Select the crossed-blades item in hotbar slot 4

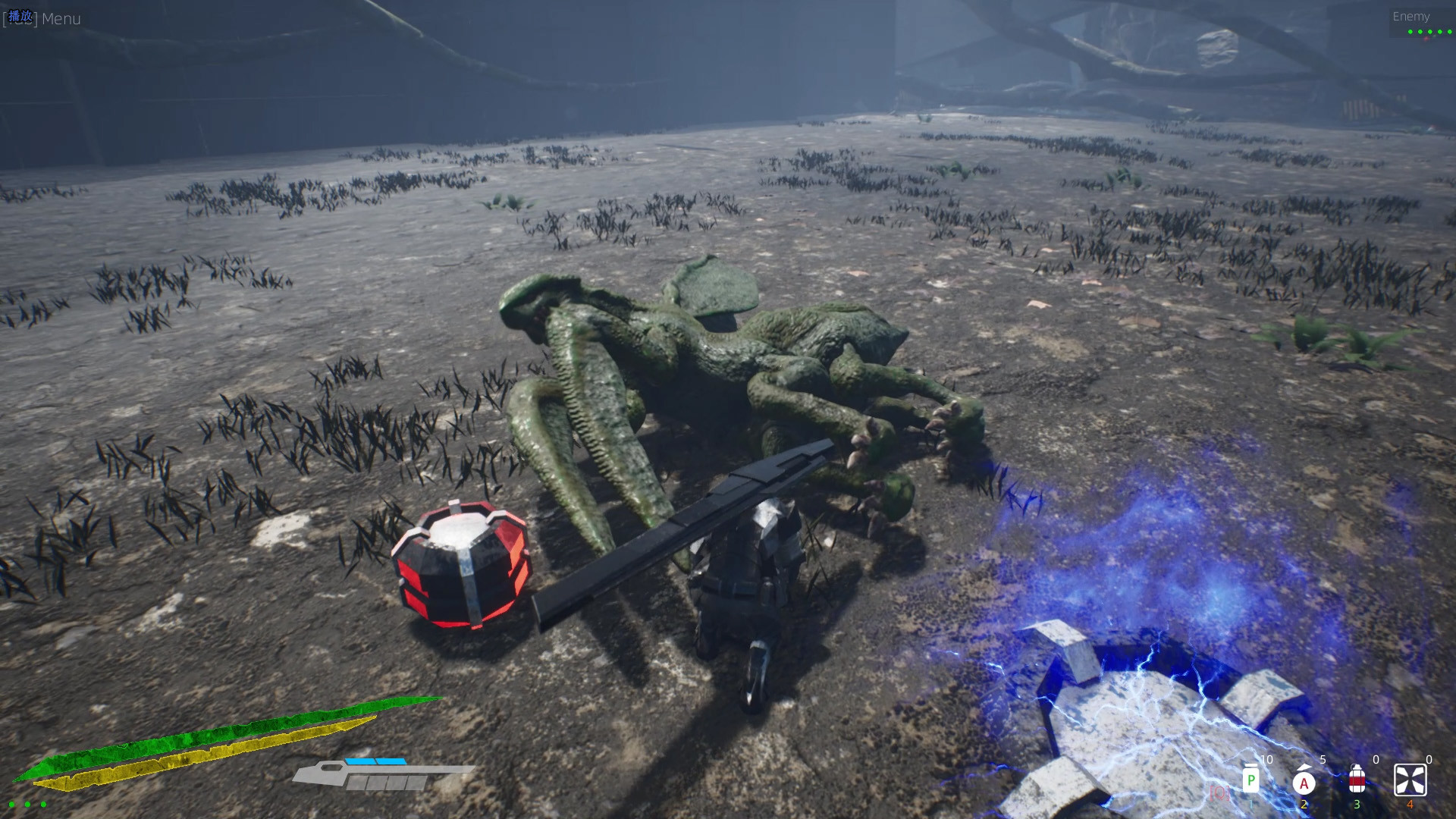pyautogui.click(x=1411, y=779)
